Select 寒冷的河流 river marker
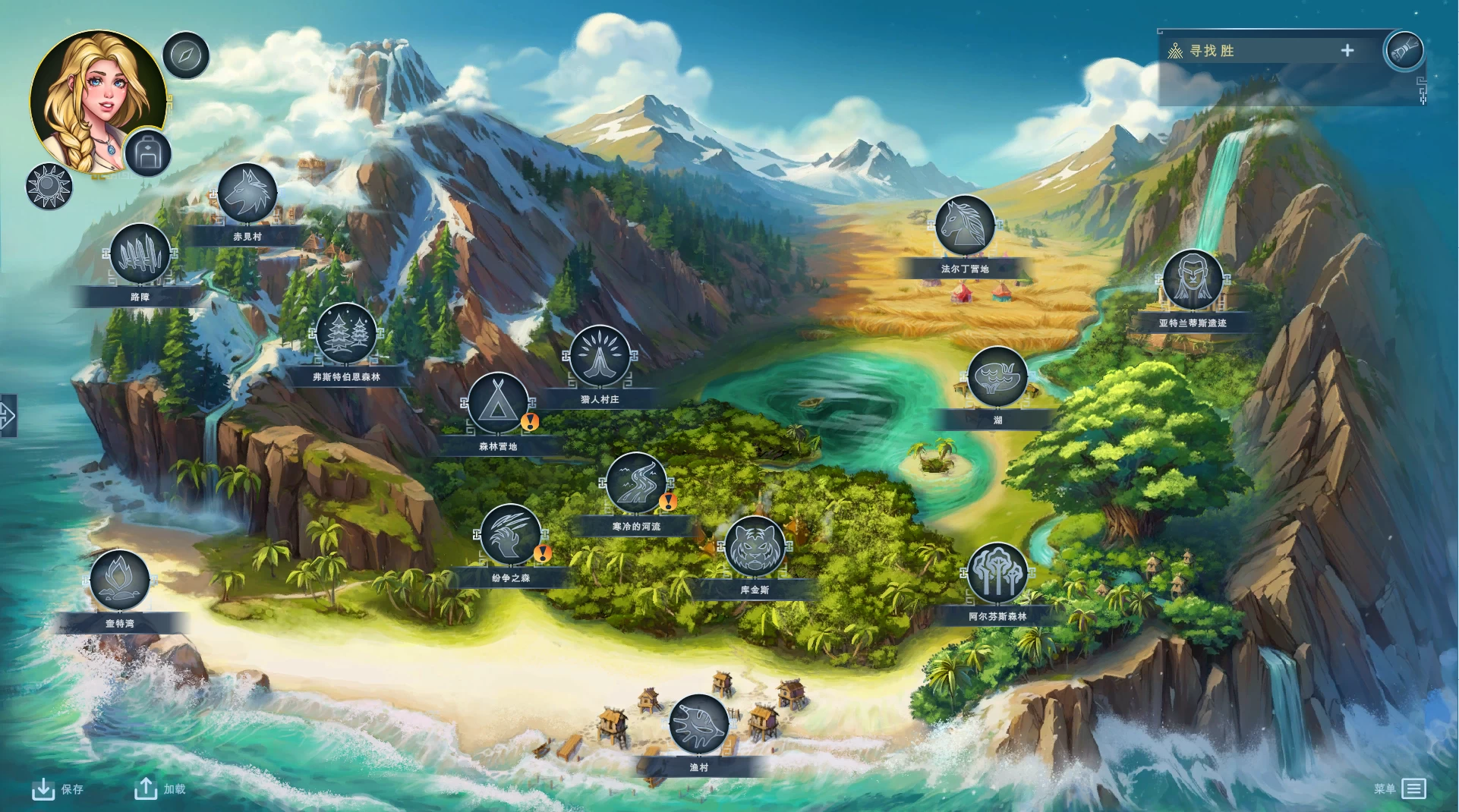Screen dimensions: 1459x812 (636, 483)
